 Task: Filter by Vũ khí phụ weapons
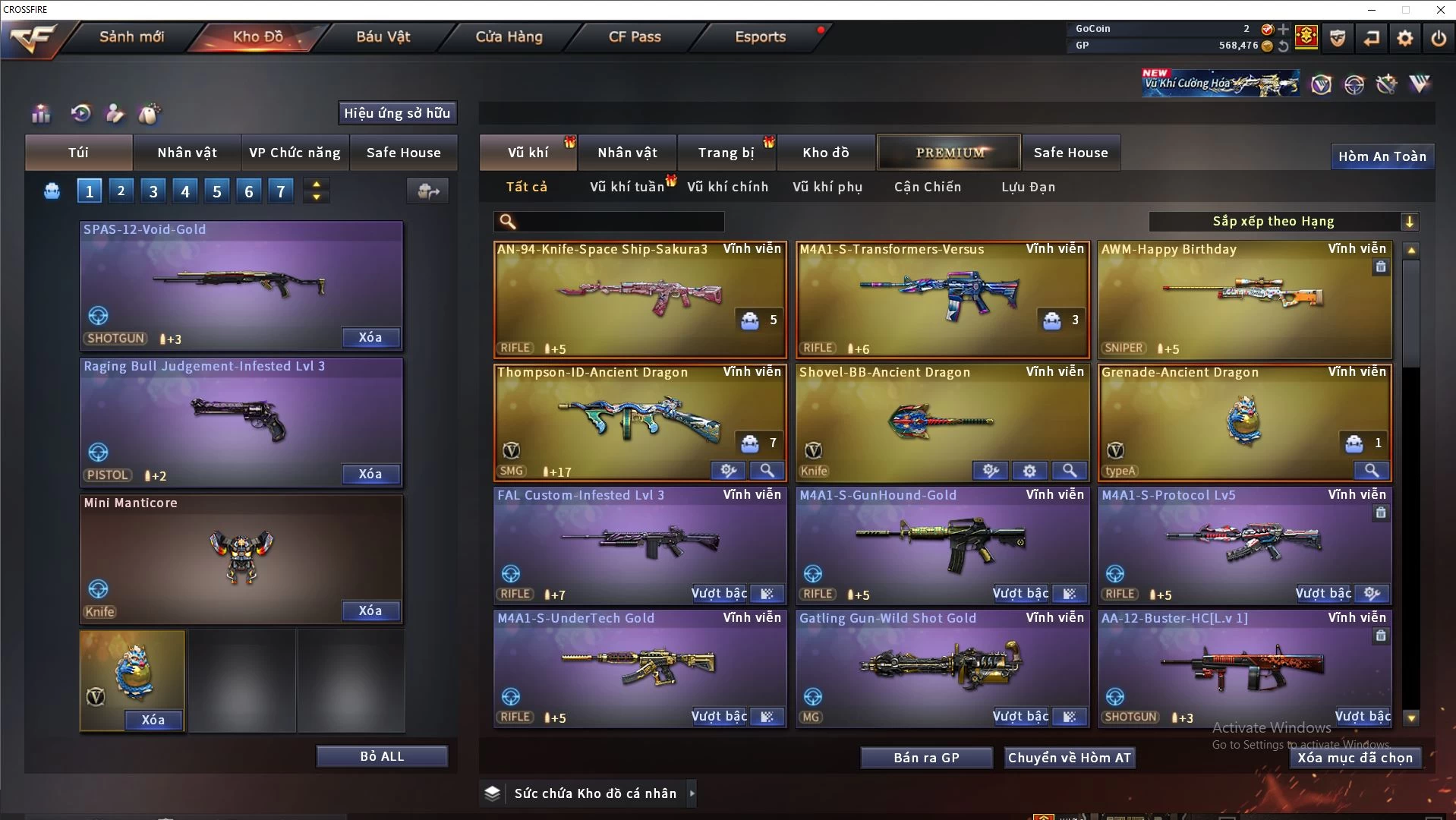pyautogui.click(x=827, y=187)
